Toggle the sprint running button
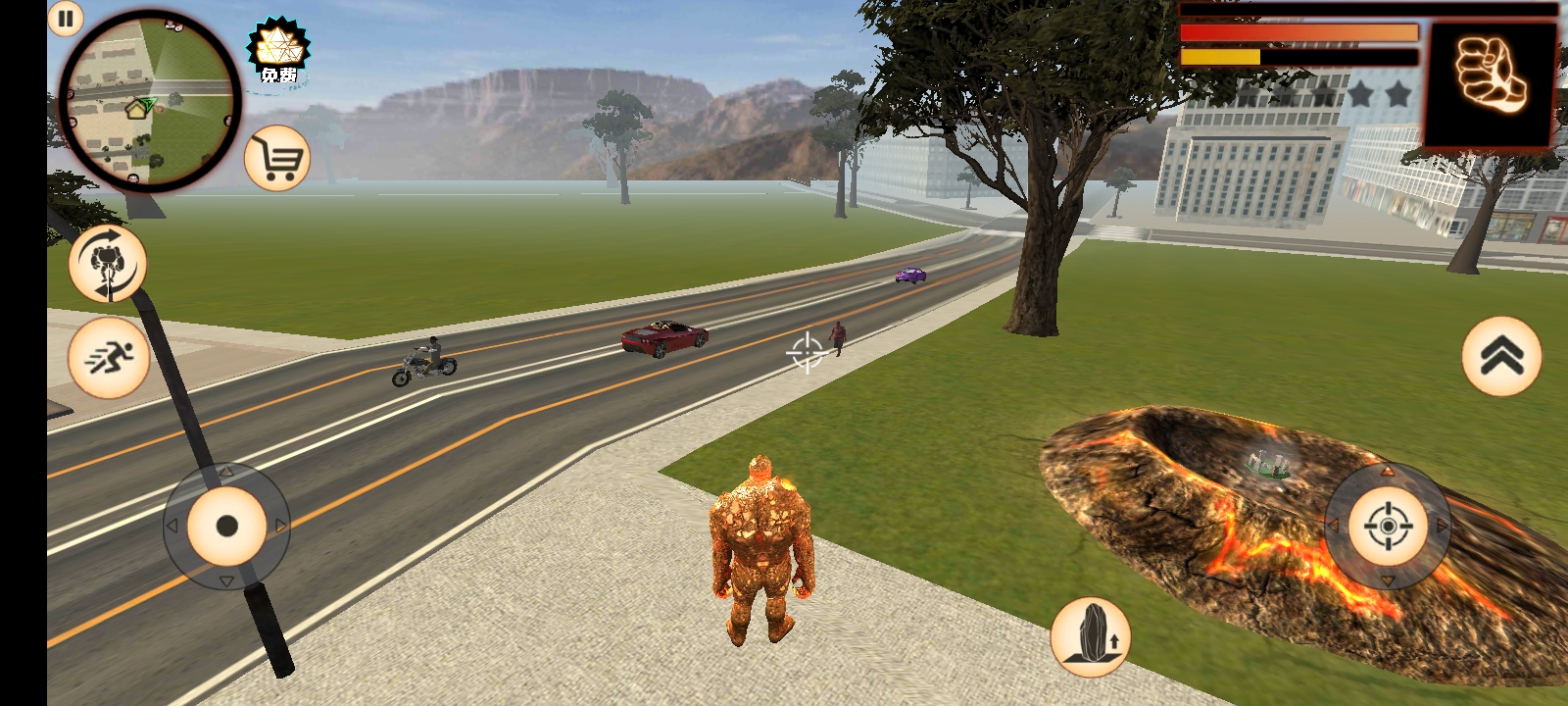Viewport: 1568px width, 706px height. [109, 357]
